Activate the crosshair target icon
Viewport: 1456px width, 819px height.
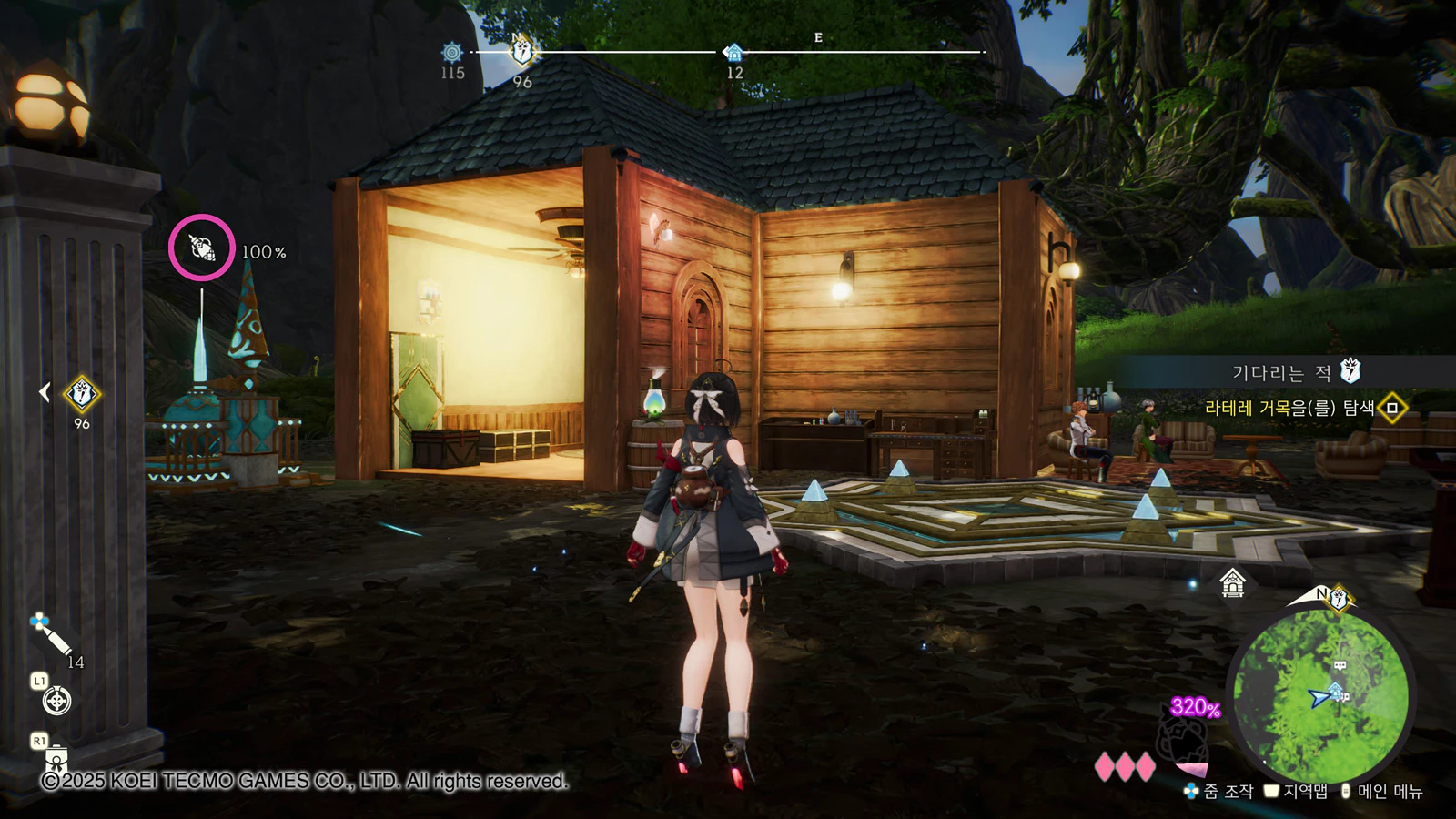tap(56, 701)
